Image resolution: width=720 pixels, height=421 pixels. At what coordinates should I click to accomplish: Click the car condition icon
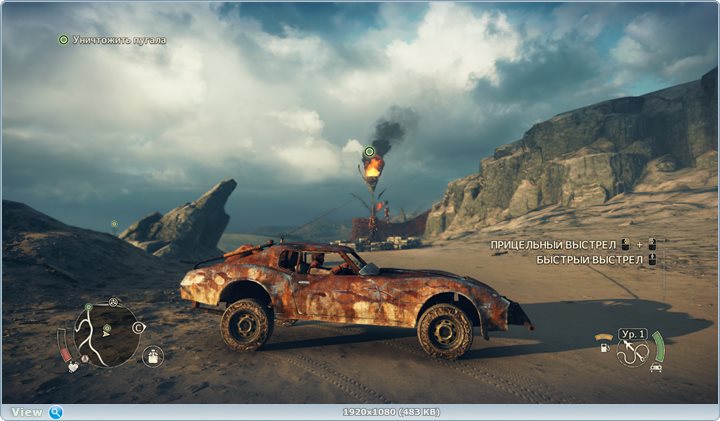tap(655, 367)
